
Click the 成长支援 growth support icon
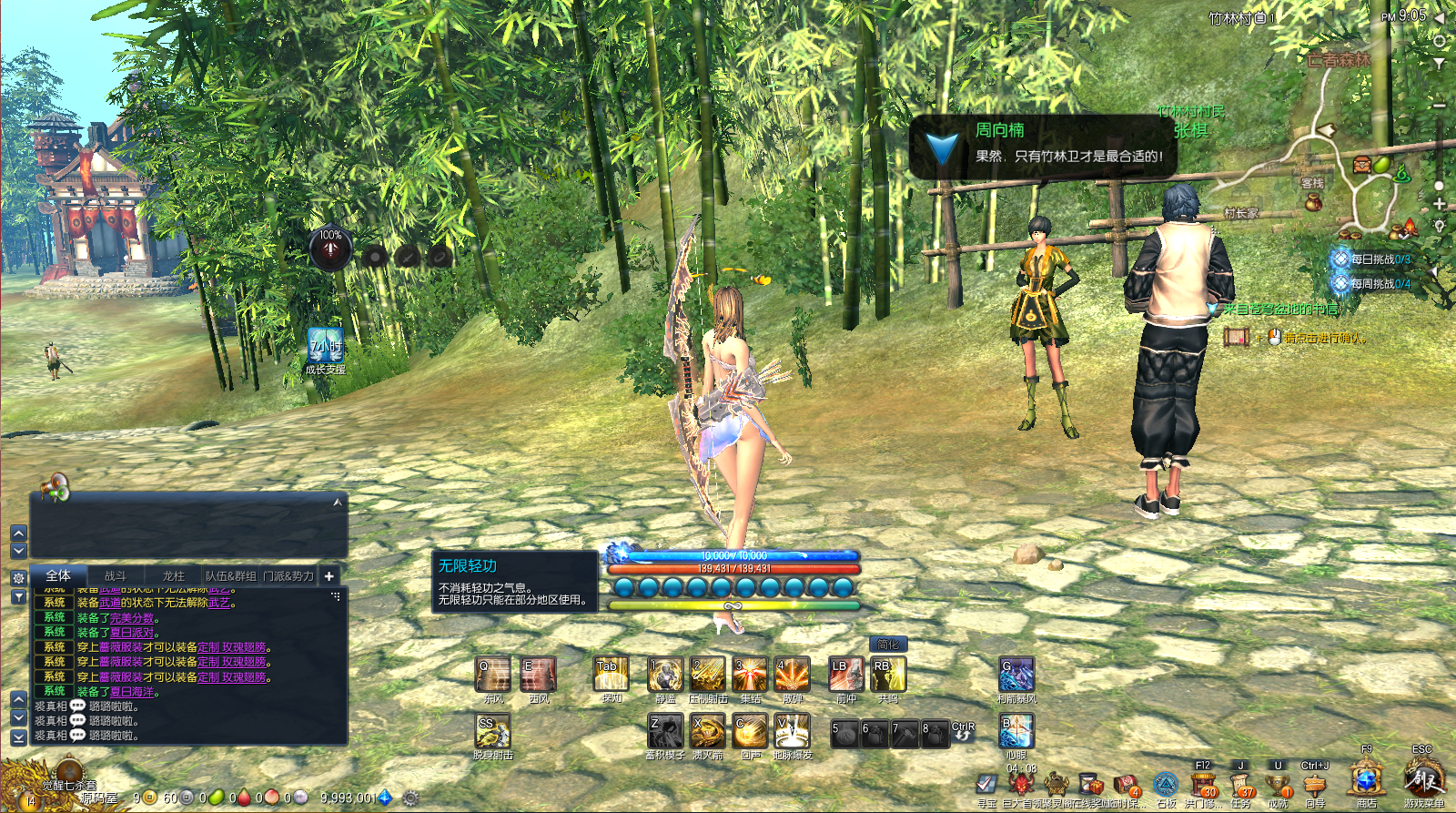point(325,347)
